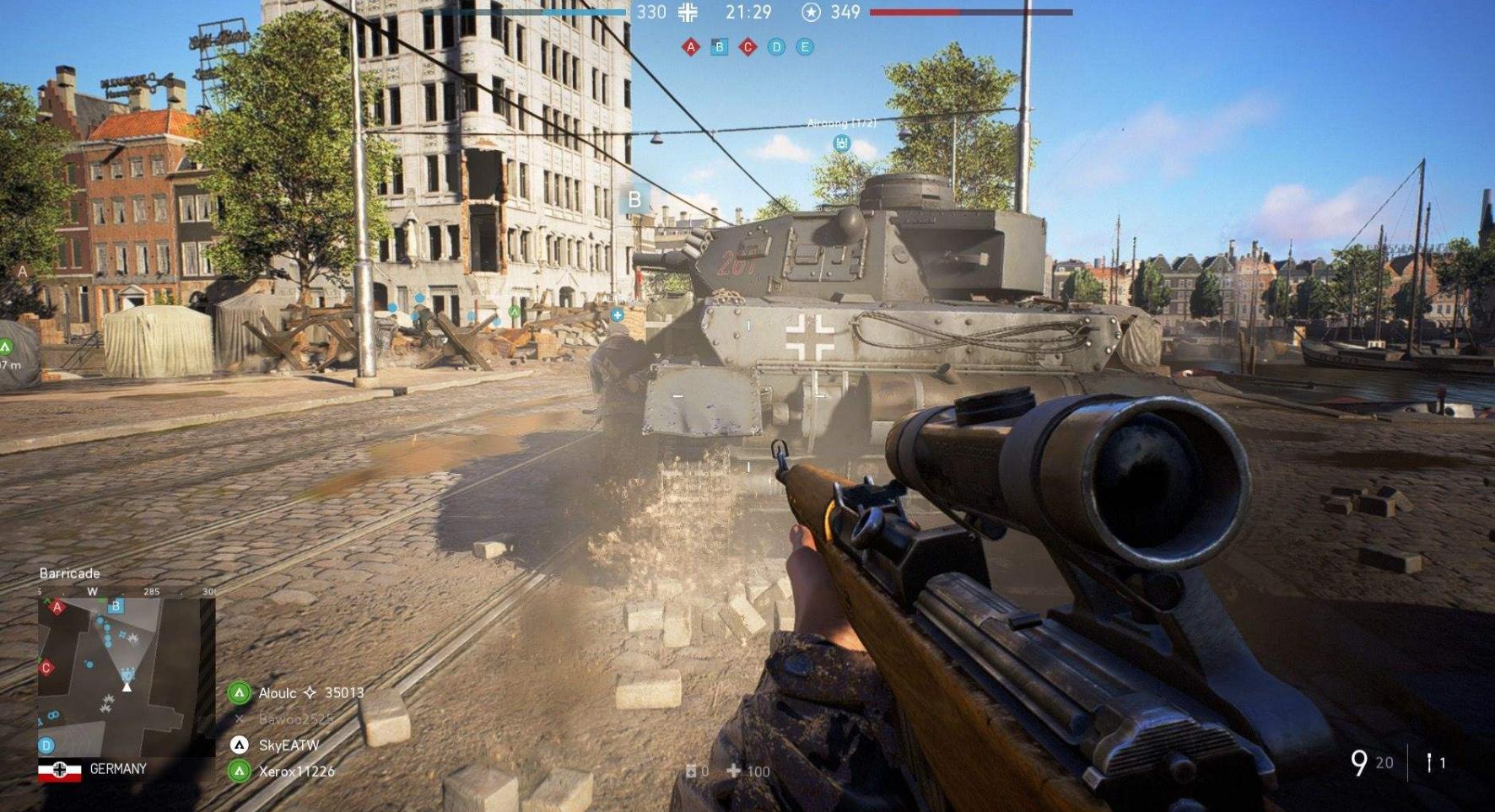Select the D marker on the minimap
Viewport: 1495px width, 812px height.
pos(46,745)
